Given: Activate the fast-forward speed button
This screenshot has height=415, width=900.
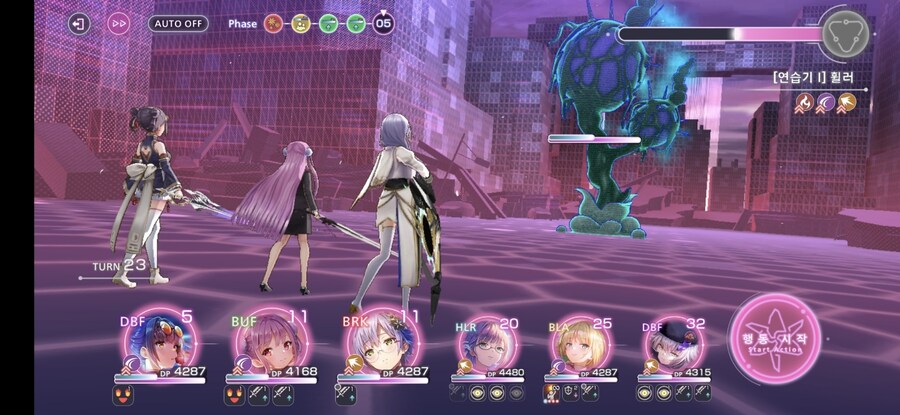Looking at the screenshot, I should click(x=118, y=23).
